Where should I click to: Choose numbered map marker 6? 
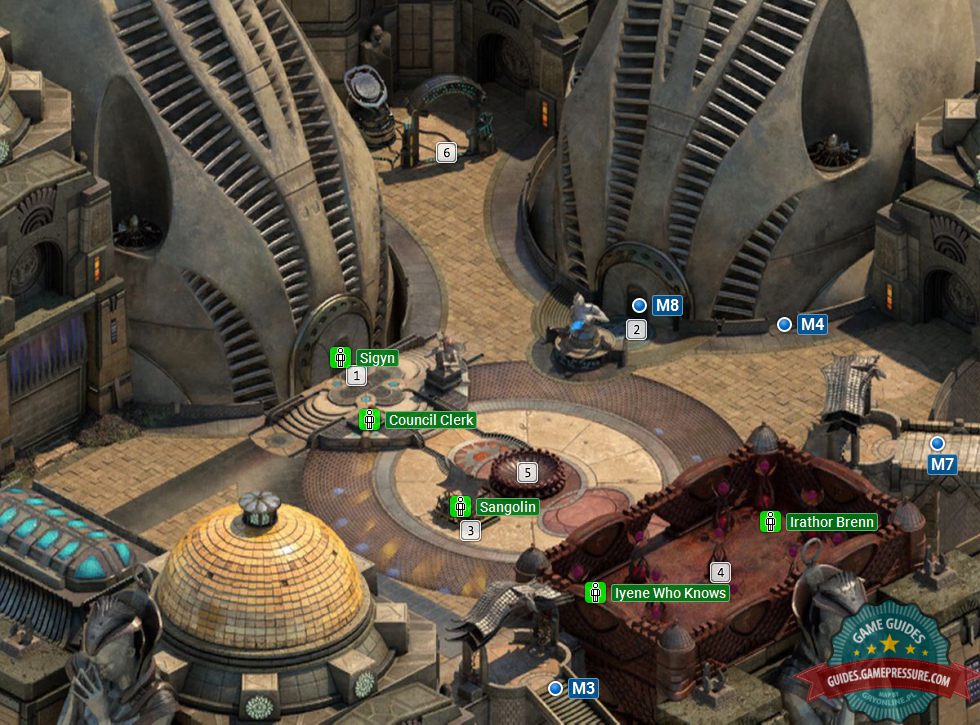[447, 152]
